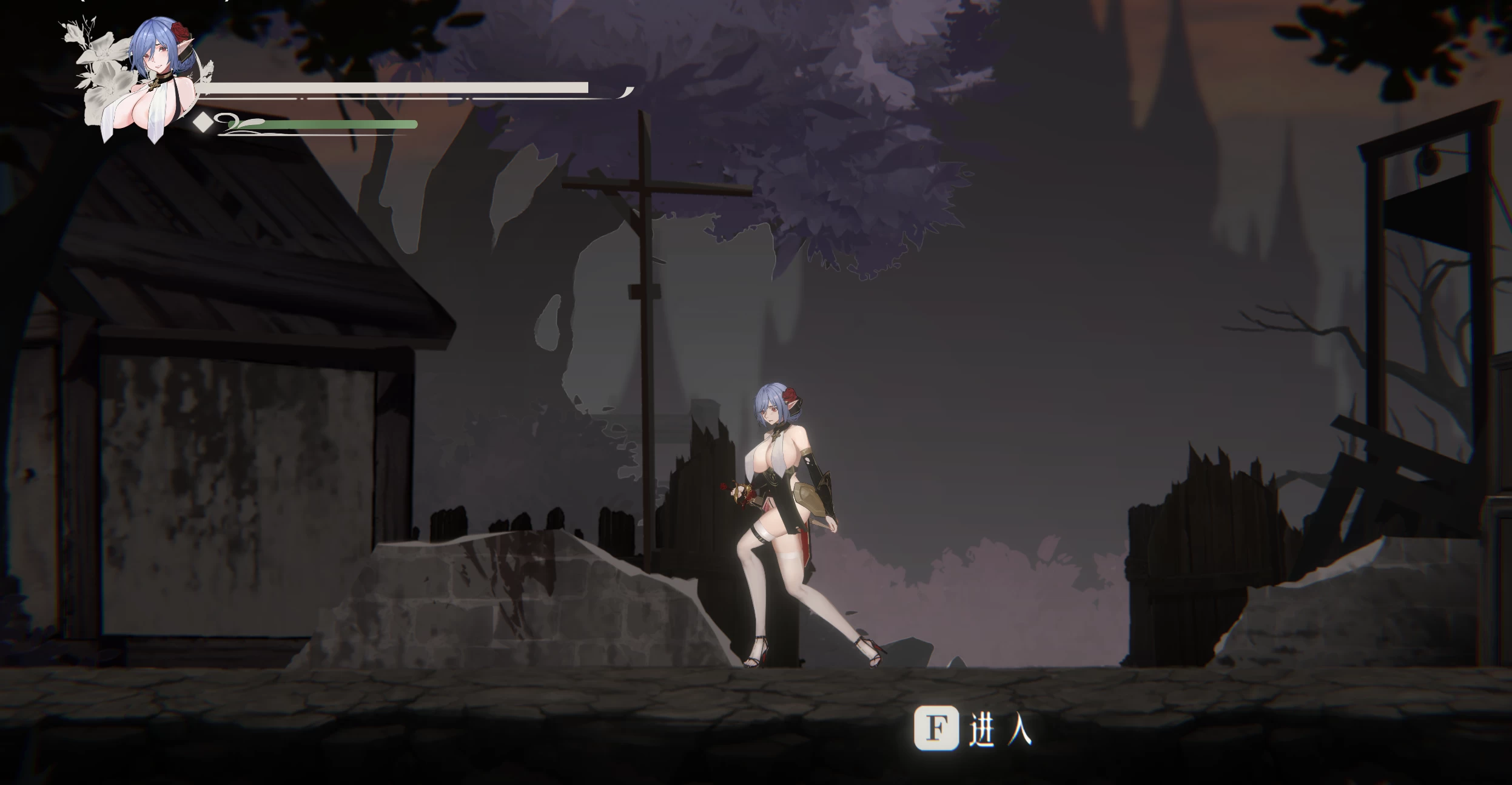
Task: Click the red rose icon in portrait's hair
Action: pyautogui.click(x=182, y=32)
